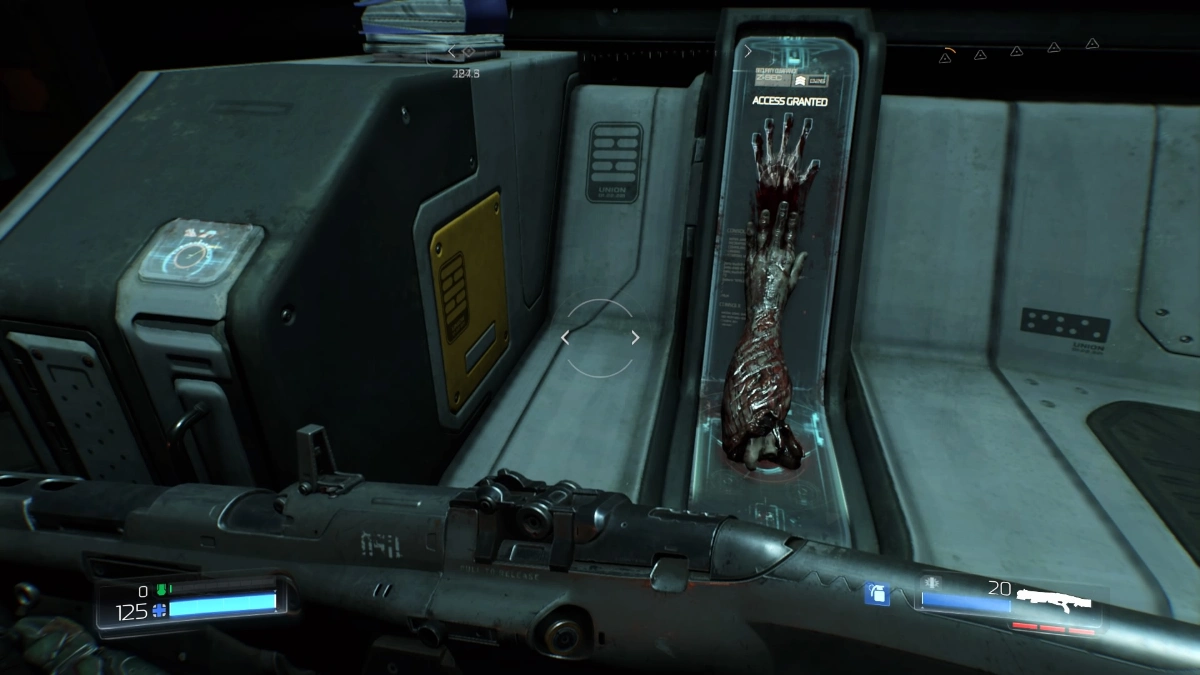
Task: Click the green armor icon
Action: pyautogui.click(x=161, y=591)
